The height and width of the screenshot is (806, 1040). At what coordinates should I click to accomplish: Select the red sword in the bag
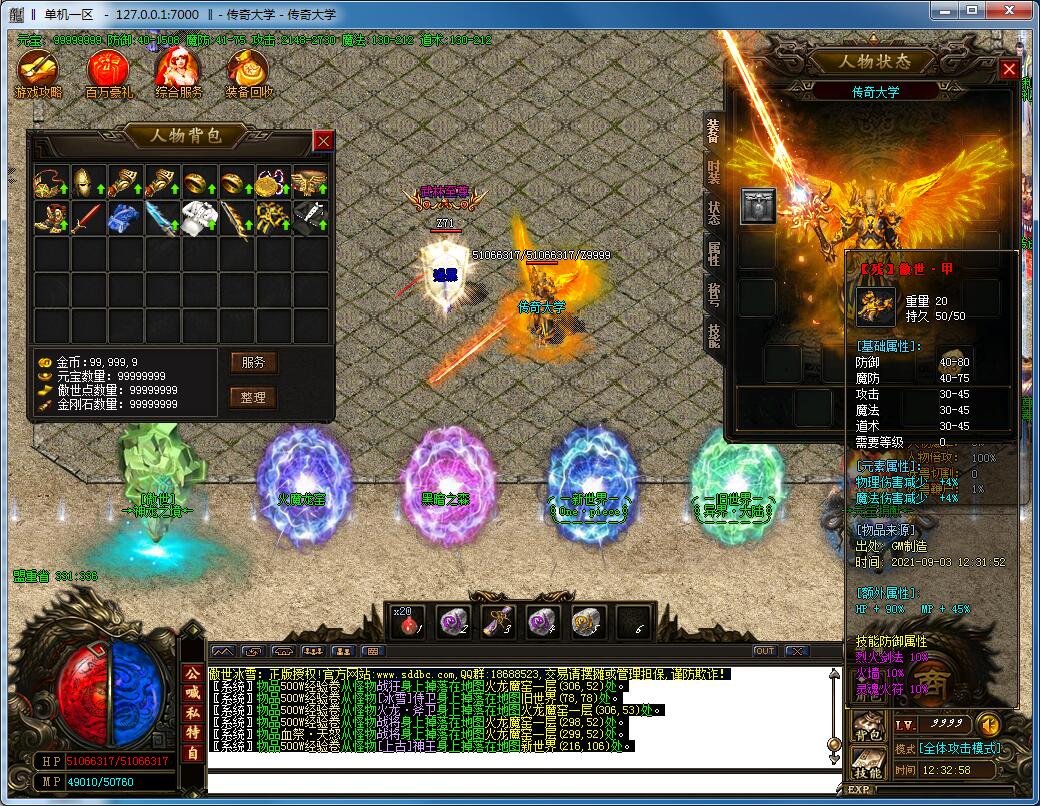[x=88, y=217]
